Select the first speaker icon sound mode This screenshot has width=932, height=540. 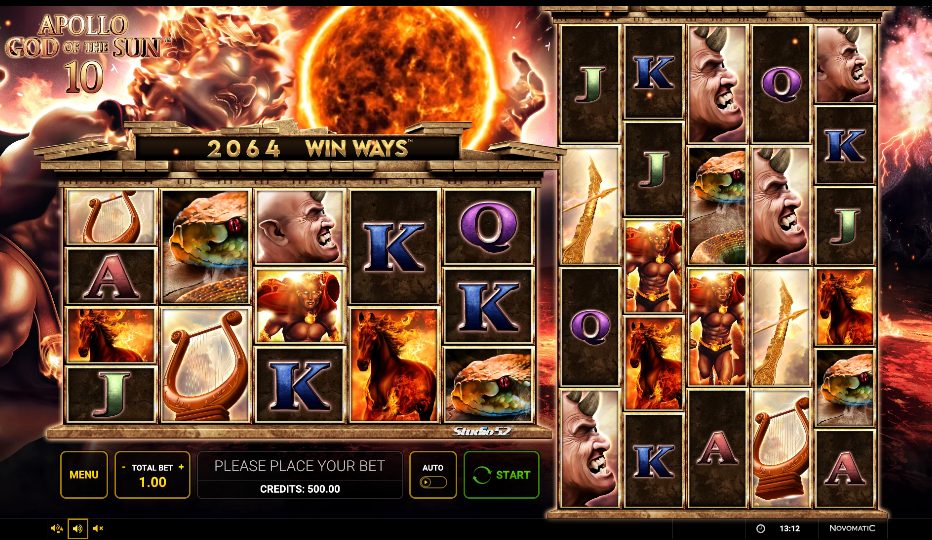coord(56,528)
